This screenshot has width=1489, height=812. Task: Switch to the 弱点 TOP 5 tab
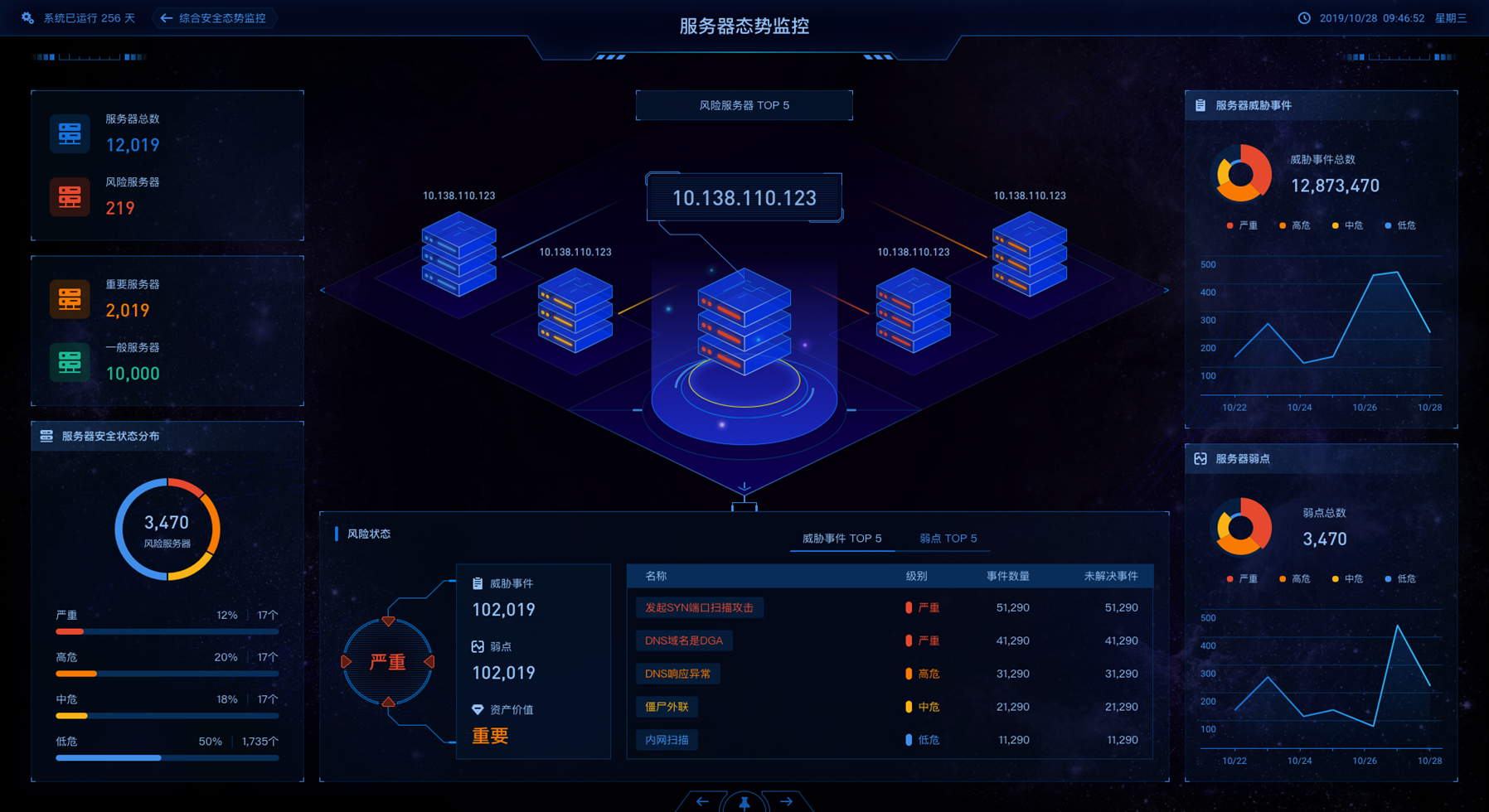point(948,539)
